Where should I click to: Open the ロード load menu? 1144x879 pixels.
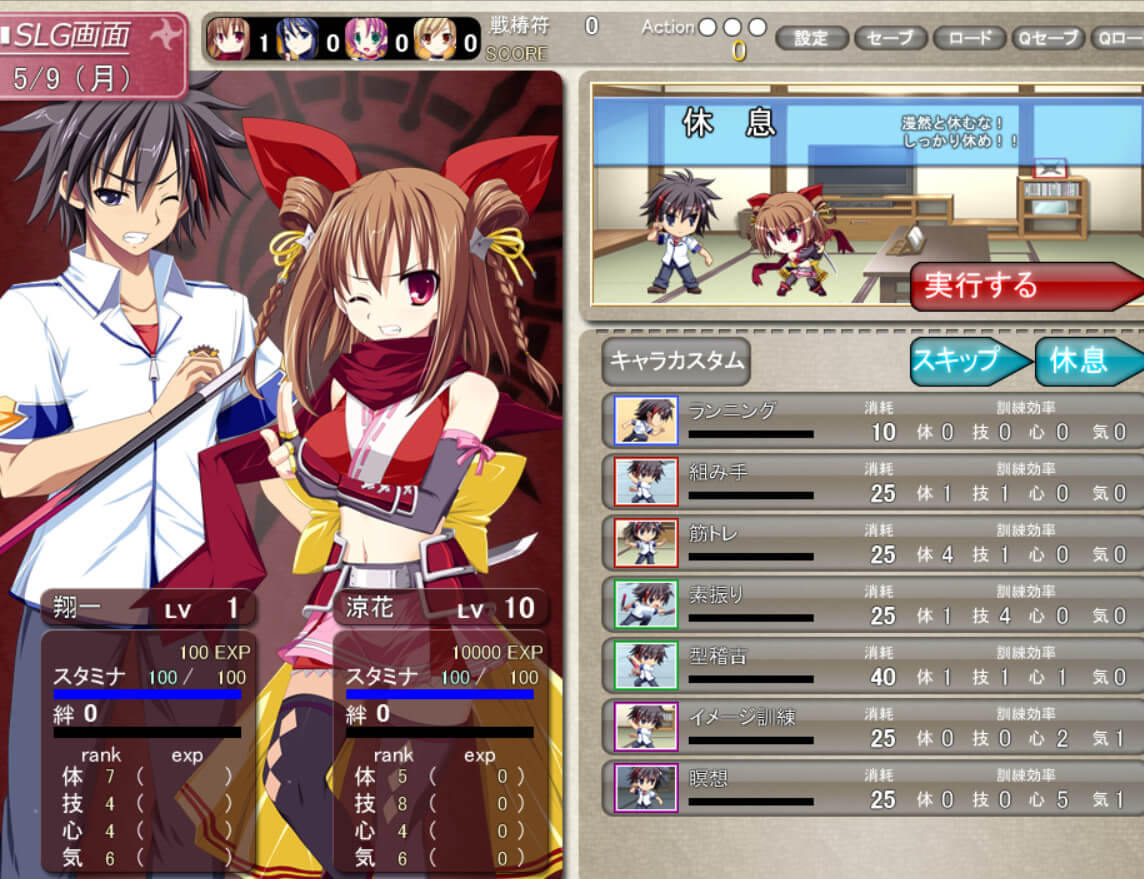pyautogui.click(x=969, y=39)
